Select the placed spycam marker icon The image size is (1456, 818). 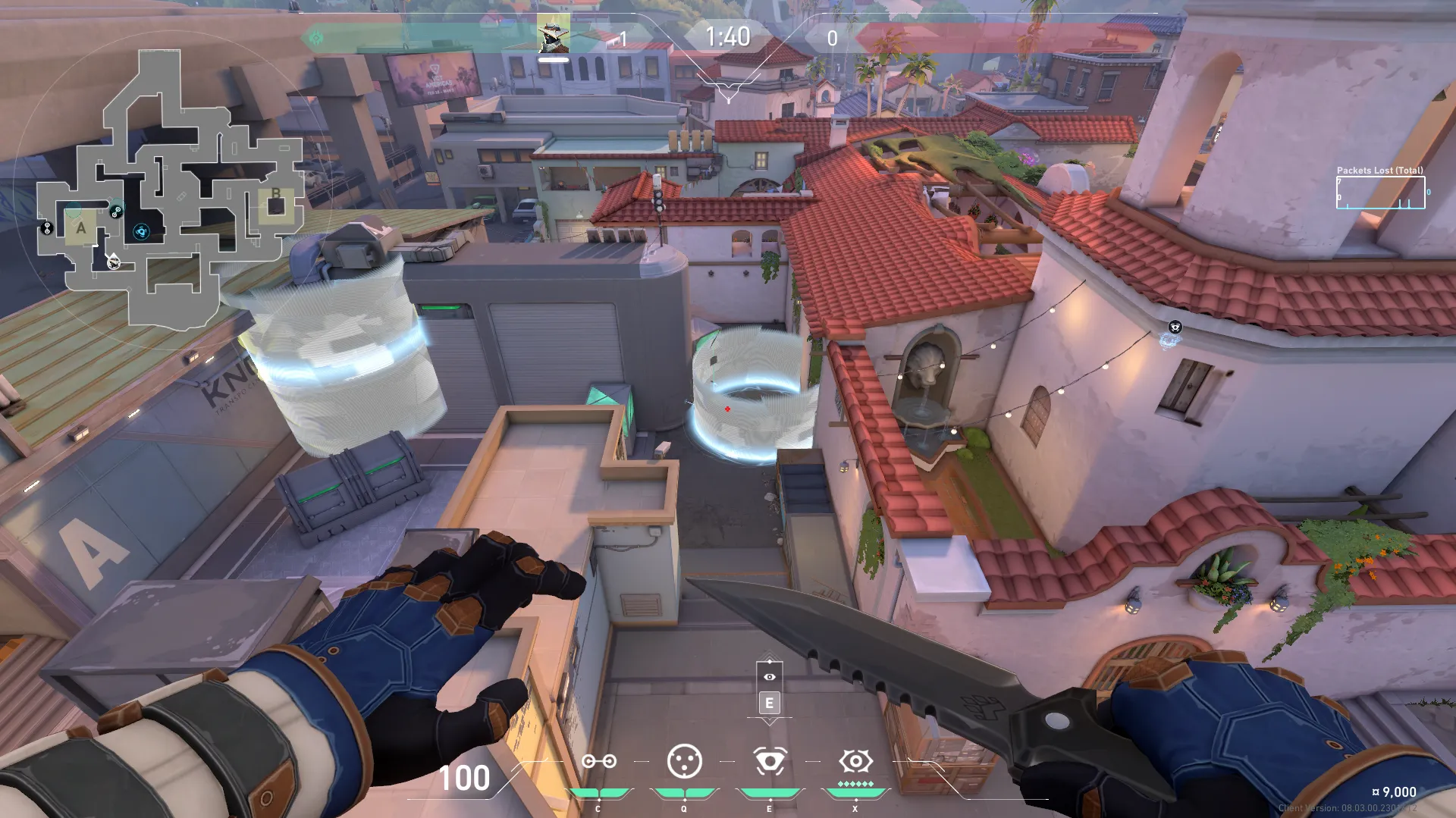click(1175, 328)
